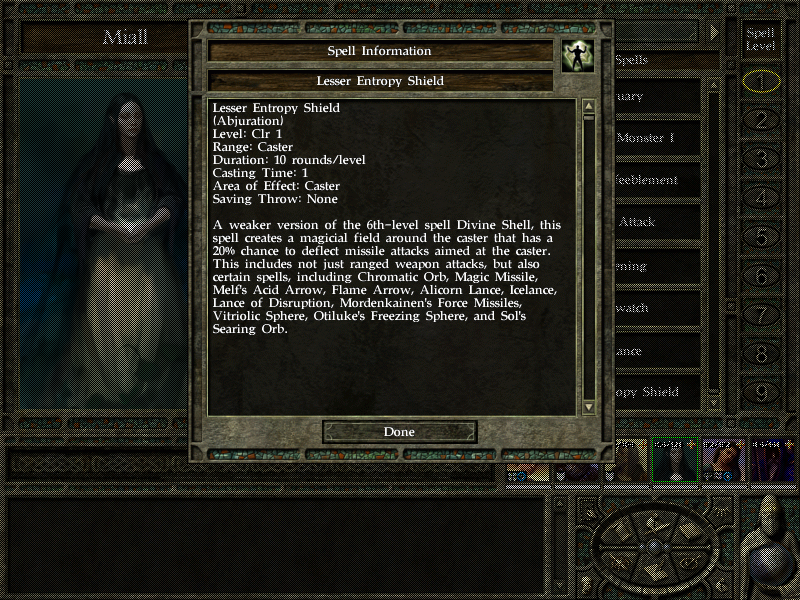This screenshot has width=800, height=600.
Task: Show spell level 9 spells
Action: [762, 393]
